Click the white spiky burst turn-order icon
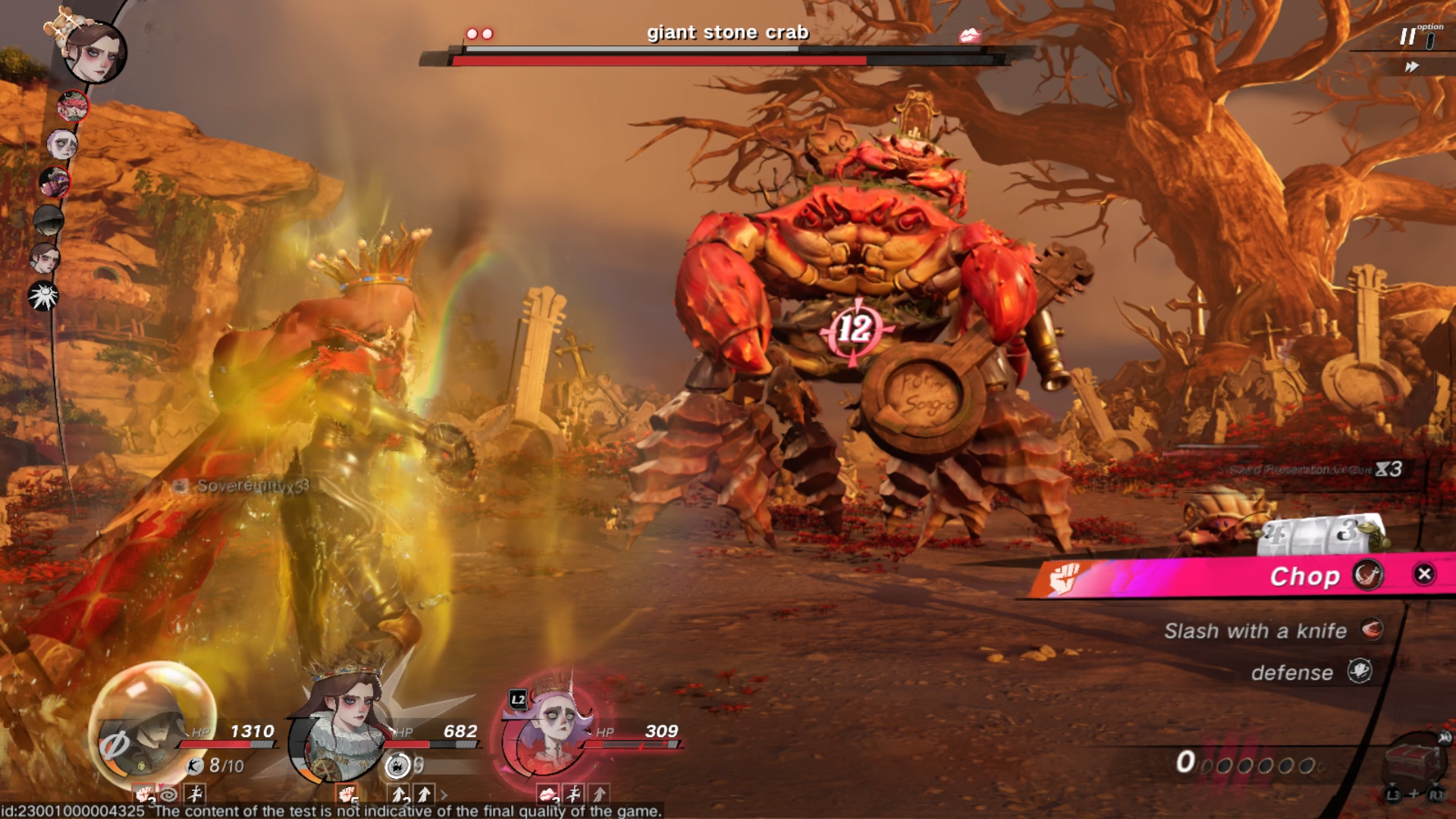 pos(43,296)
